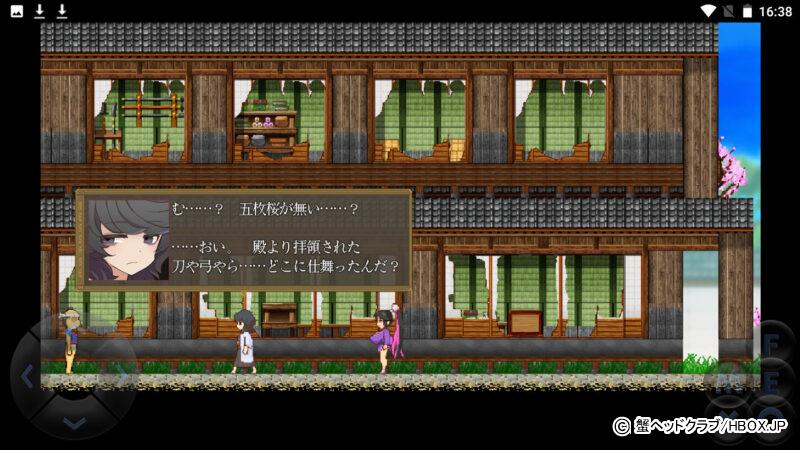
Task: Tap the translucent F action button
Action: point(771,345)
